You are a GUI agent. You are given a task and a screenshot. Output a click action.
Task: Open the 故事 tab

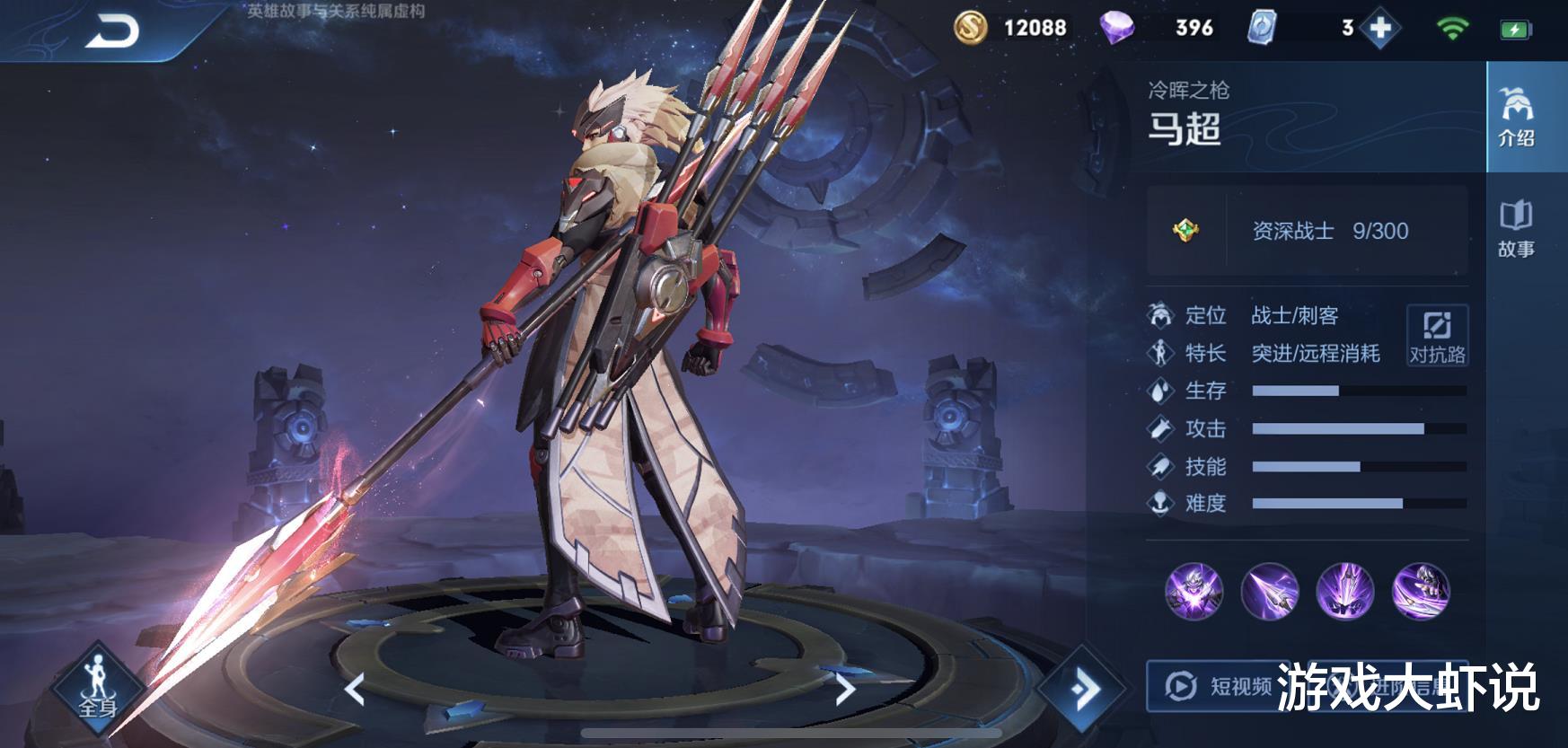[x=1516, y=229]
